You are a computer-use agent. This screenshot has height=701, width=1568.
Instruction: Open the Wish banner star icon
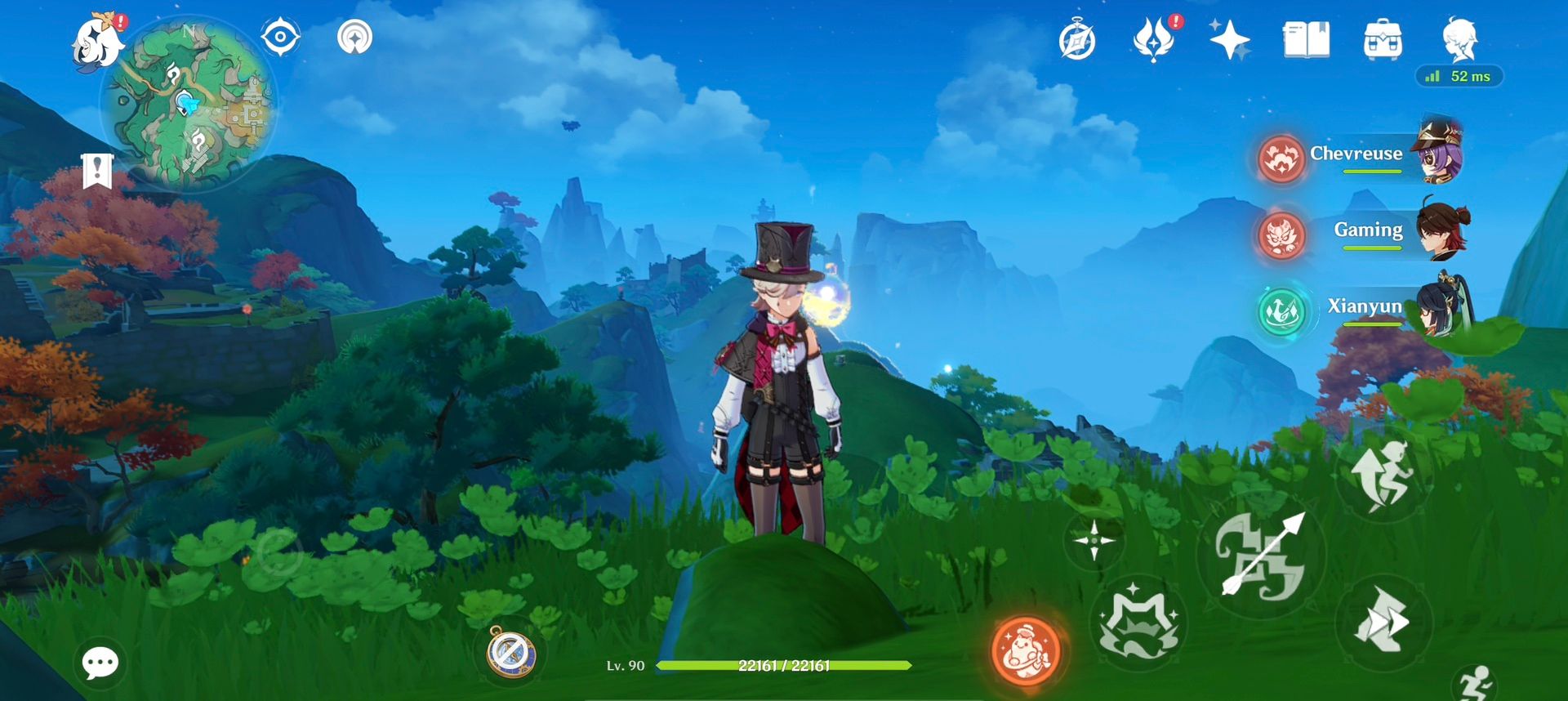(x=1227, y=38)
